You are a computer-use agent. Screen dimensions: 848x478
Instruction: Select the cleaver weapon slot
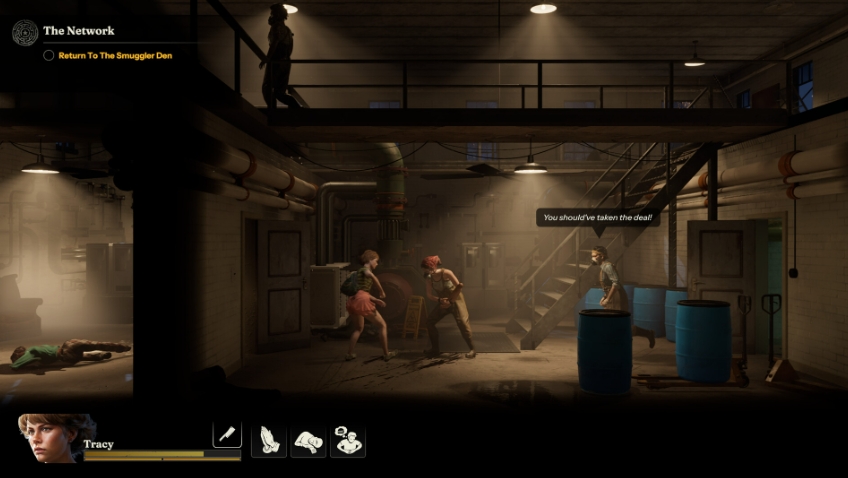(x=228, y=435)
